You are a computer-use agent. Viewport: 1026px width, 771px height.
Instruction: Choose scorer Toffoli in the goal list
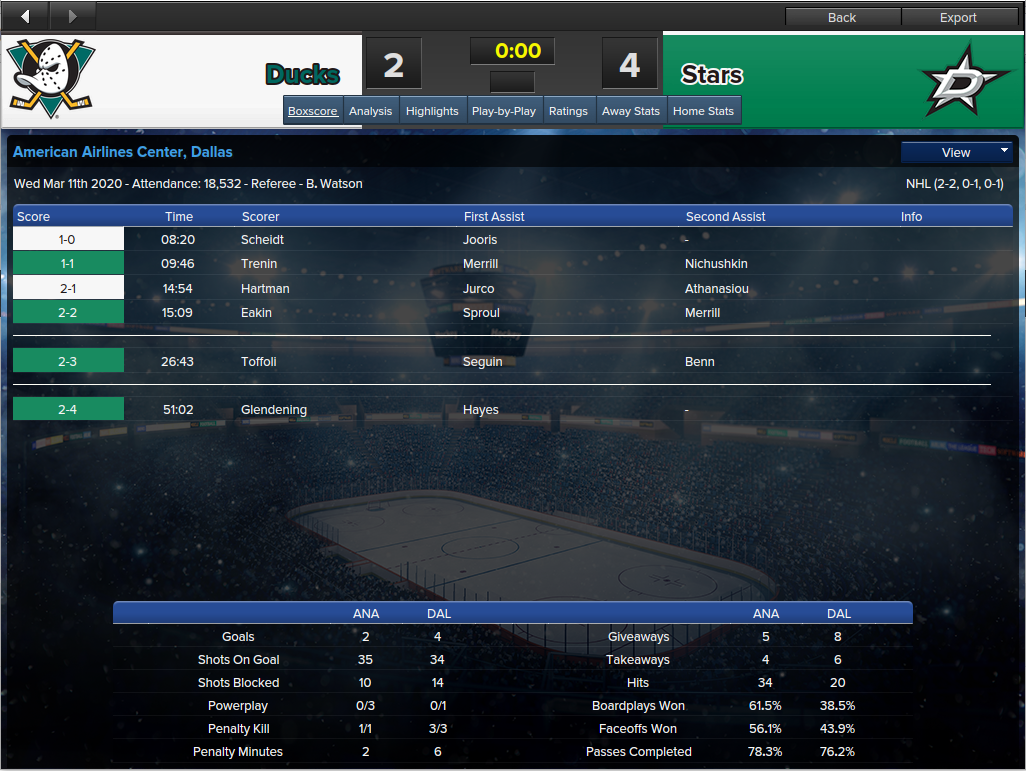click(261, 362)
